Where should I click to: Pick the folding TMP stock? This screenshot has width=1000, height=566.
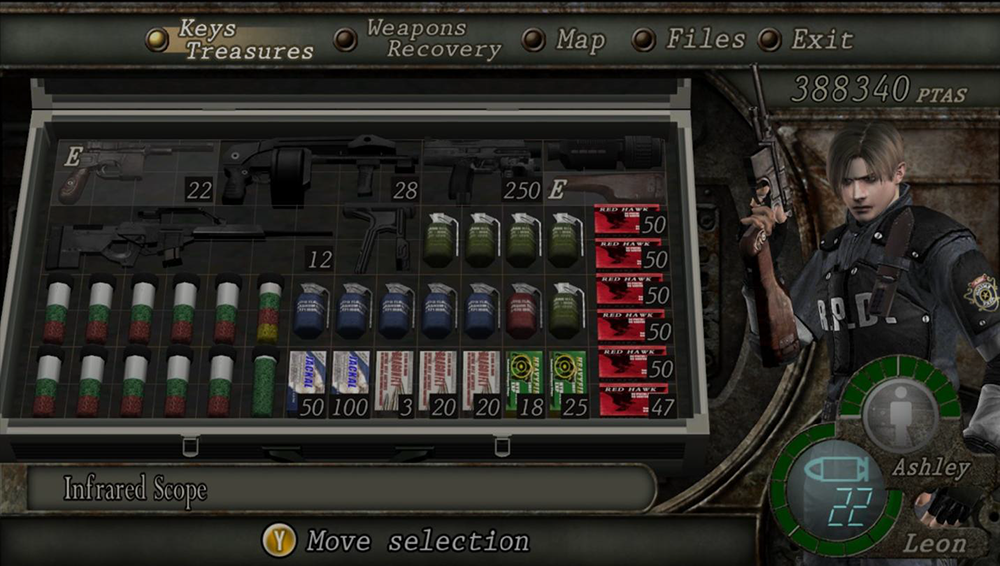tap(379, 236)
